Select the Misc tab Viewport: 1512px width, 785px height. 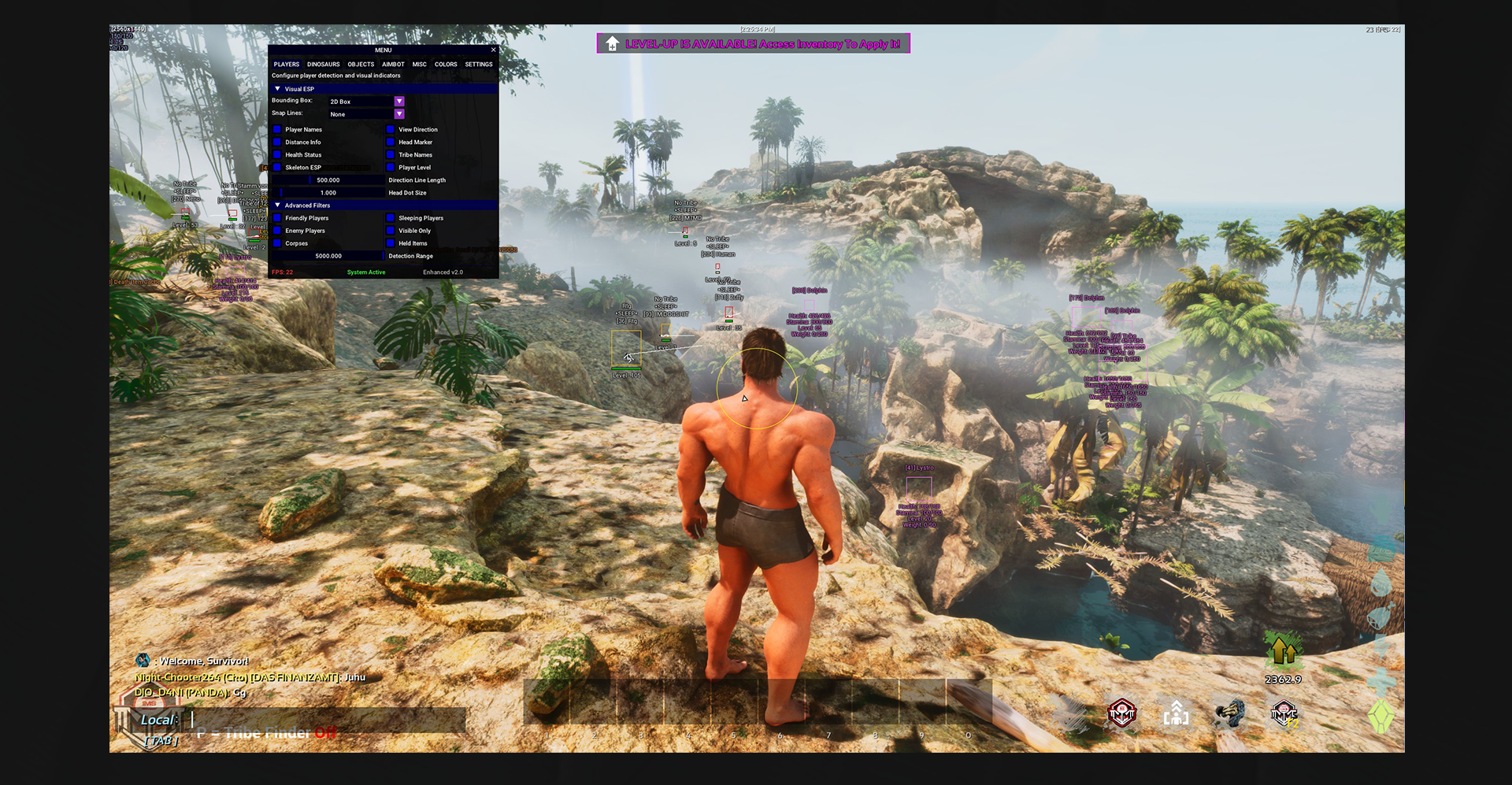pos(419,65)
